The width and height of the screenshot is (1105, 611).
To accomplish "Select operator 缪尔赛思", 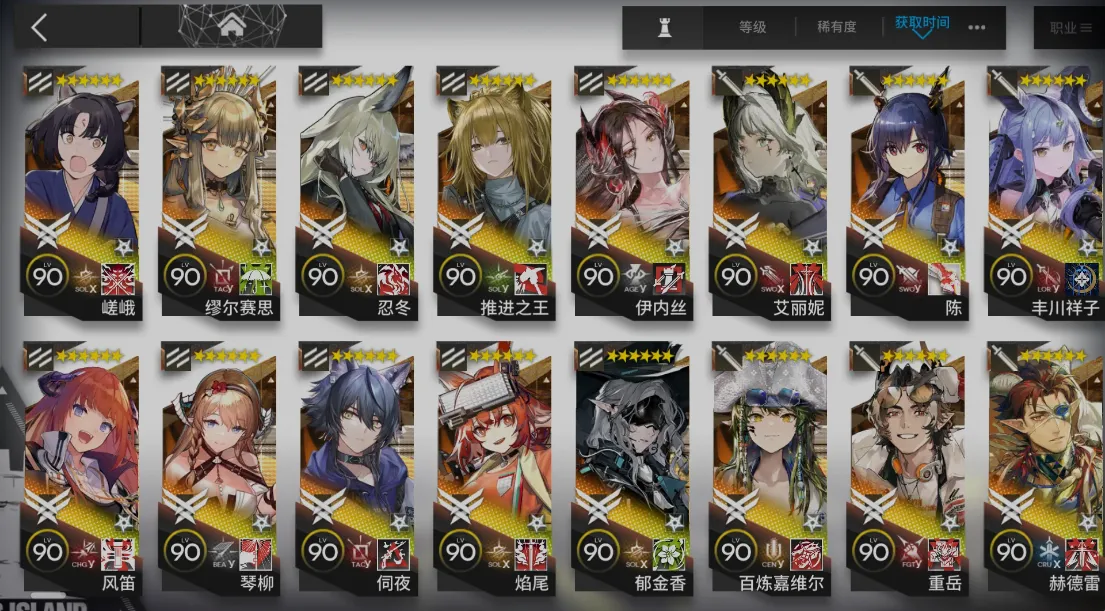I will pyautogui.click(x=220, y=190).
